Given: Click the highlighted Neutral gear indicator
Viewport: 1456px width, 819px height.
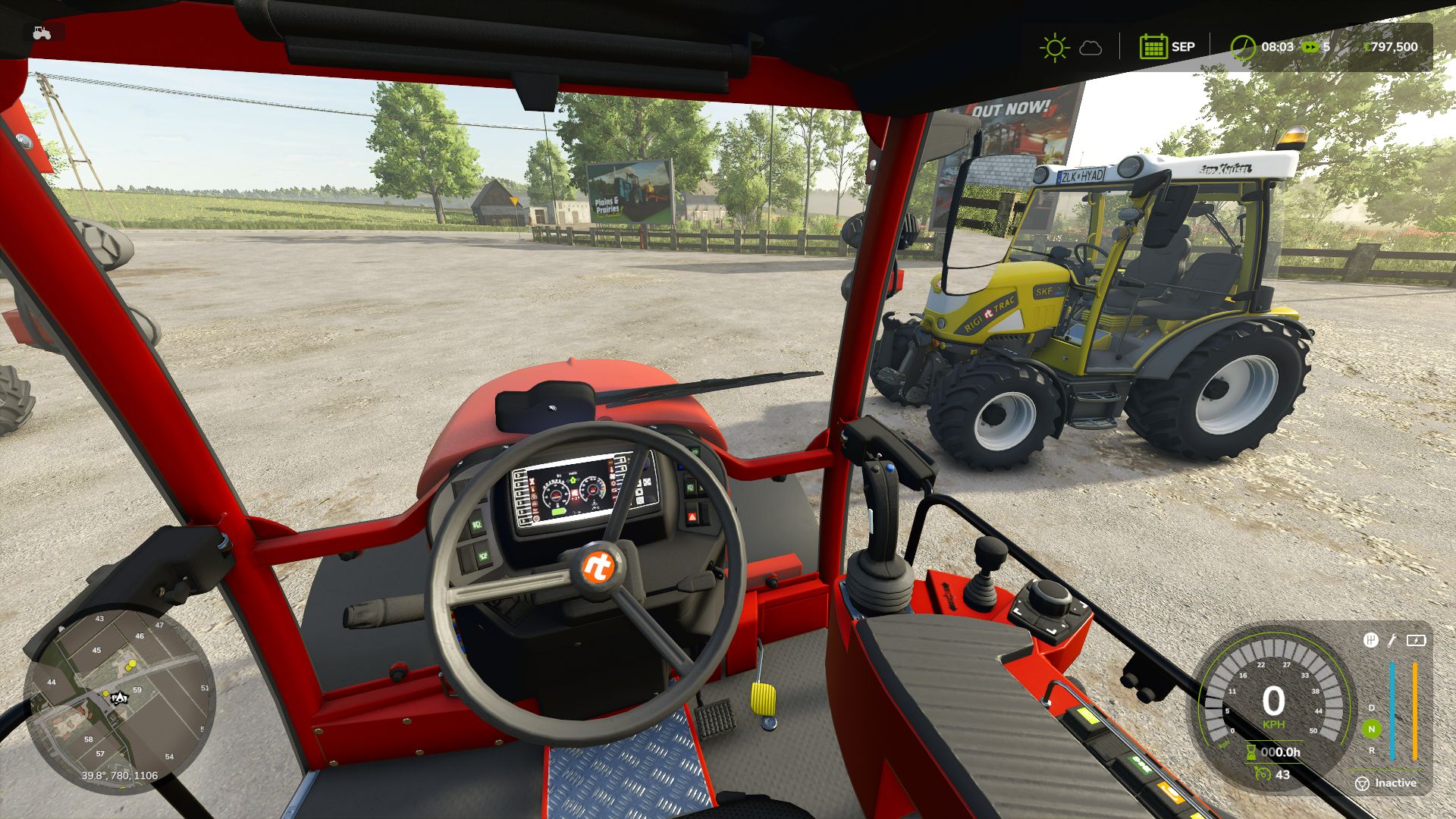Looking at the screenshot, I should (1371, 729).
